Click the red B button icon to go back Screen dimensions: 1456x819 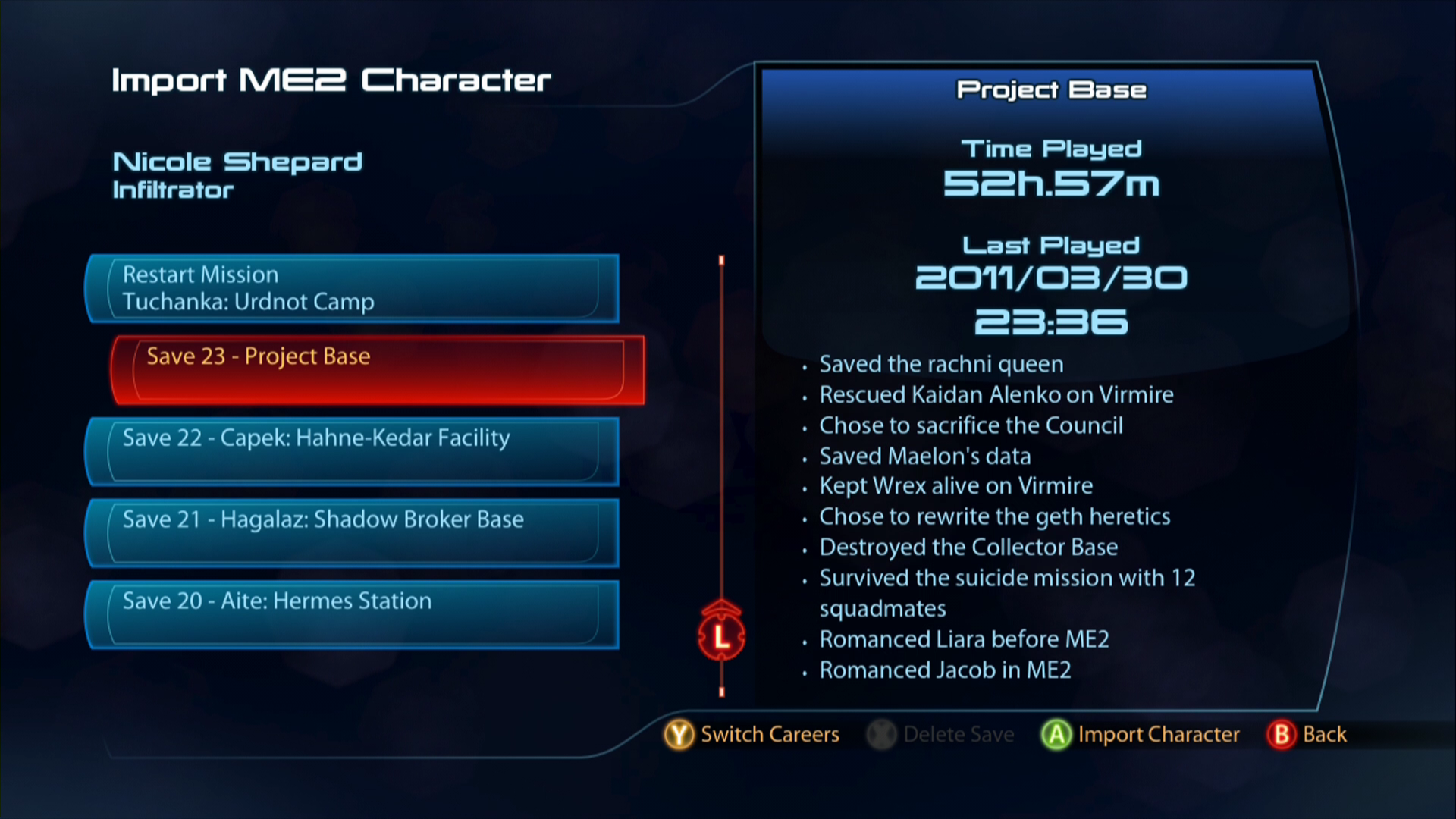[x=1280, y=734]
